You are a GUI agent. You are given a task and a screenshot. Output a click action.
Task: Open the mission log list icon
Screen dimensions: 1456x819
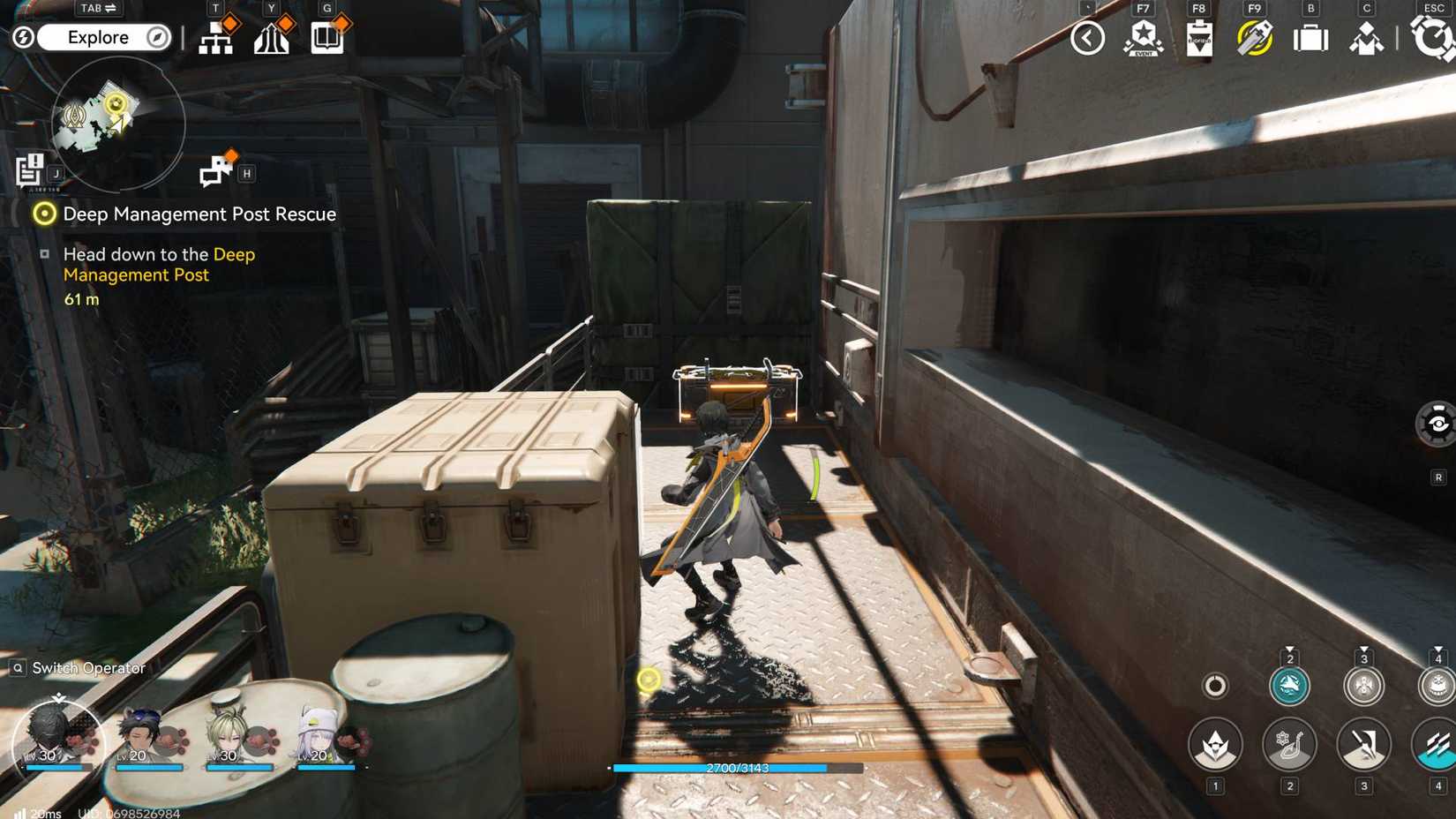29,170
